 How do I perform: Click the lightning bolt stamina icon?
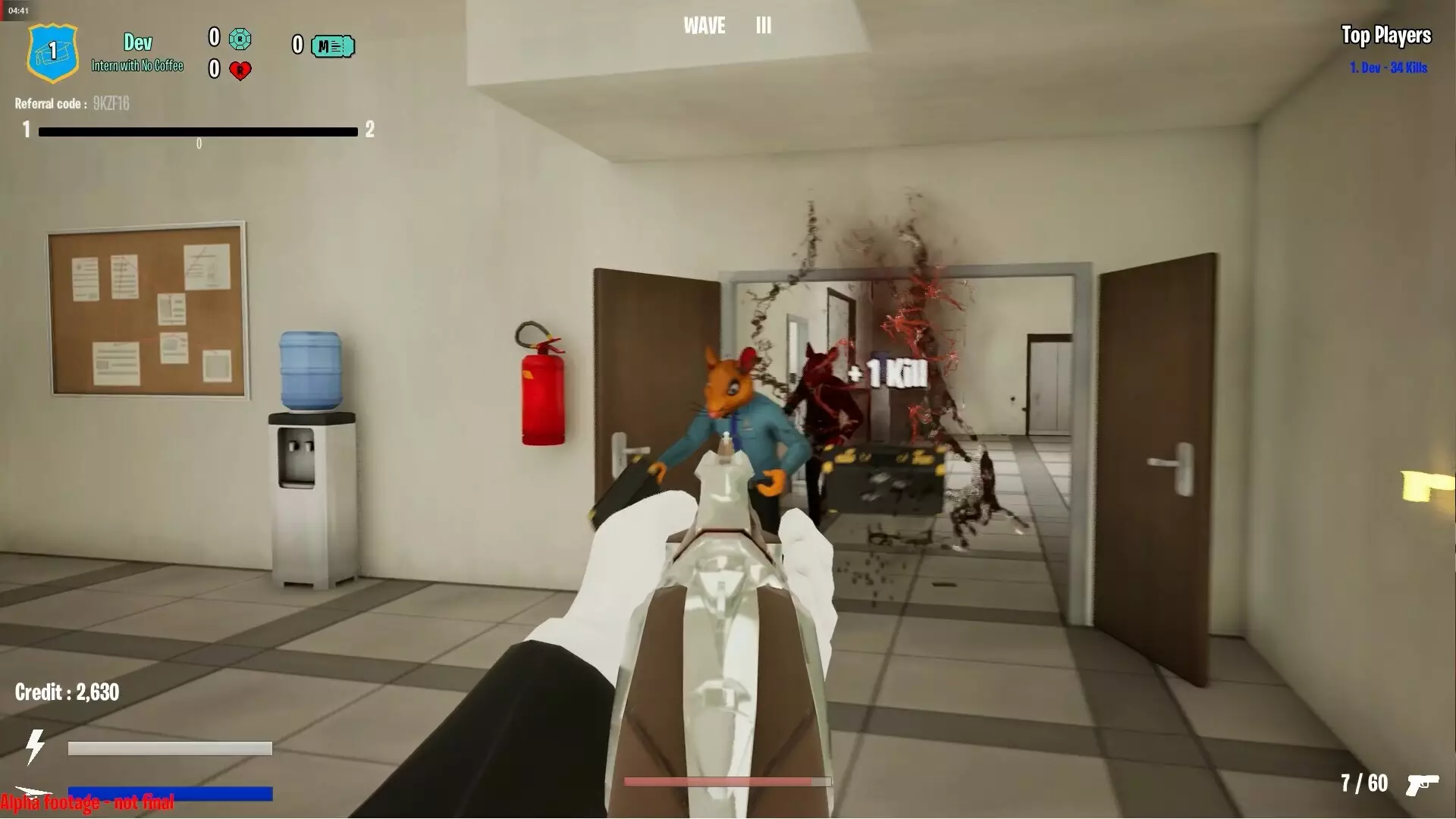click(35, 747)
